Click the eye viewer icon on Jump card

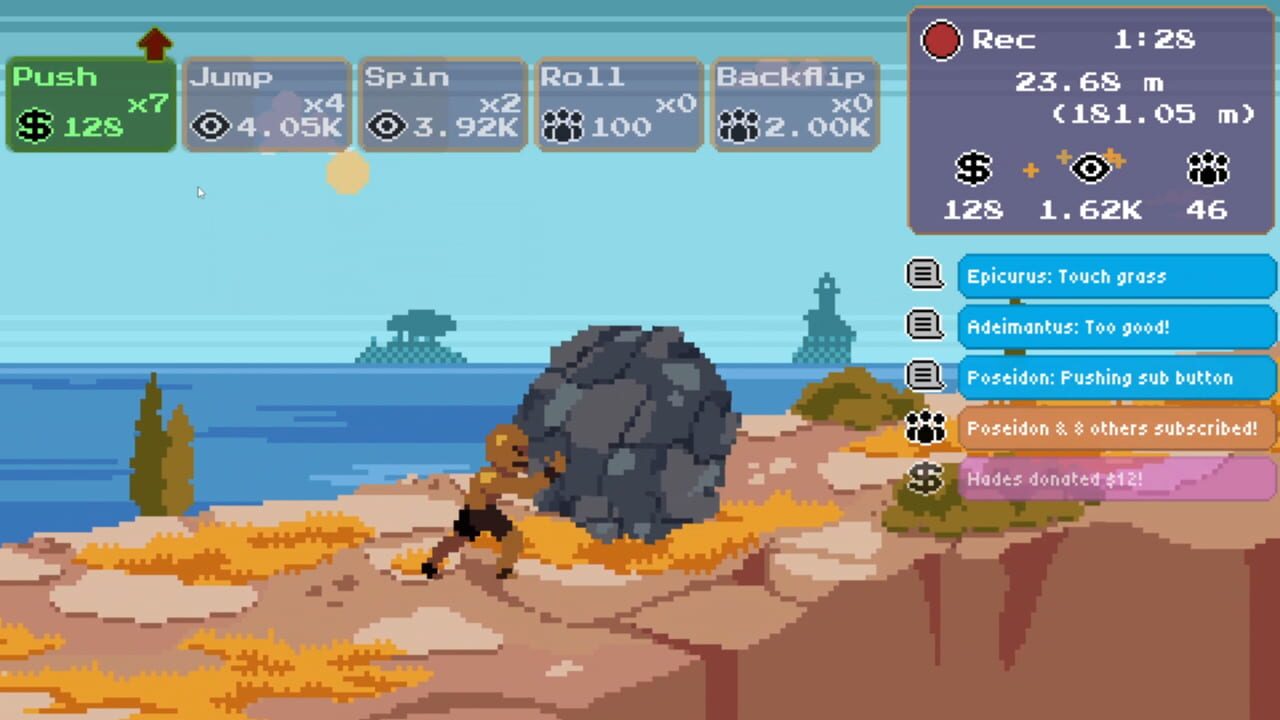(x=210, y=127)
